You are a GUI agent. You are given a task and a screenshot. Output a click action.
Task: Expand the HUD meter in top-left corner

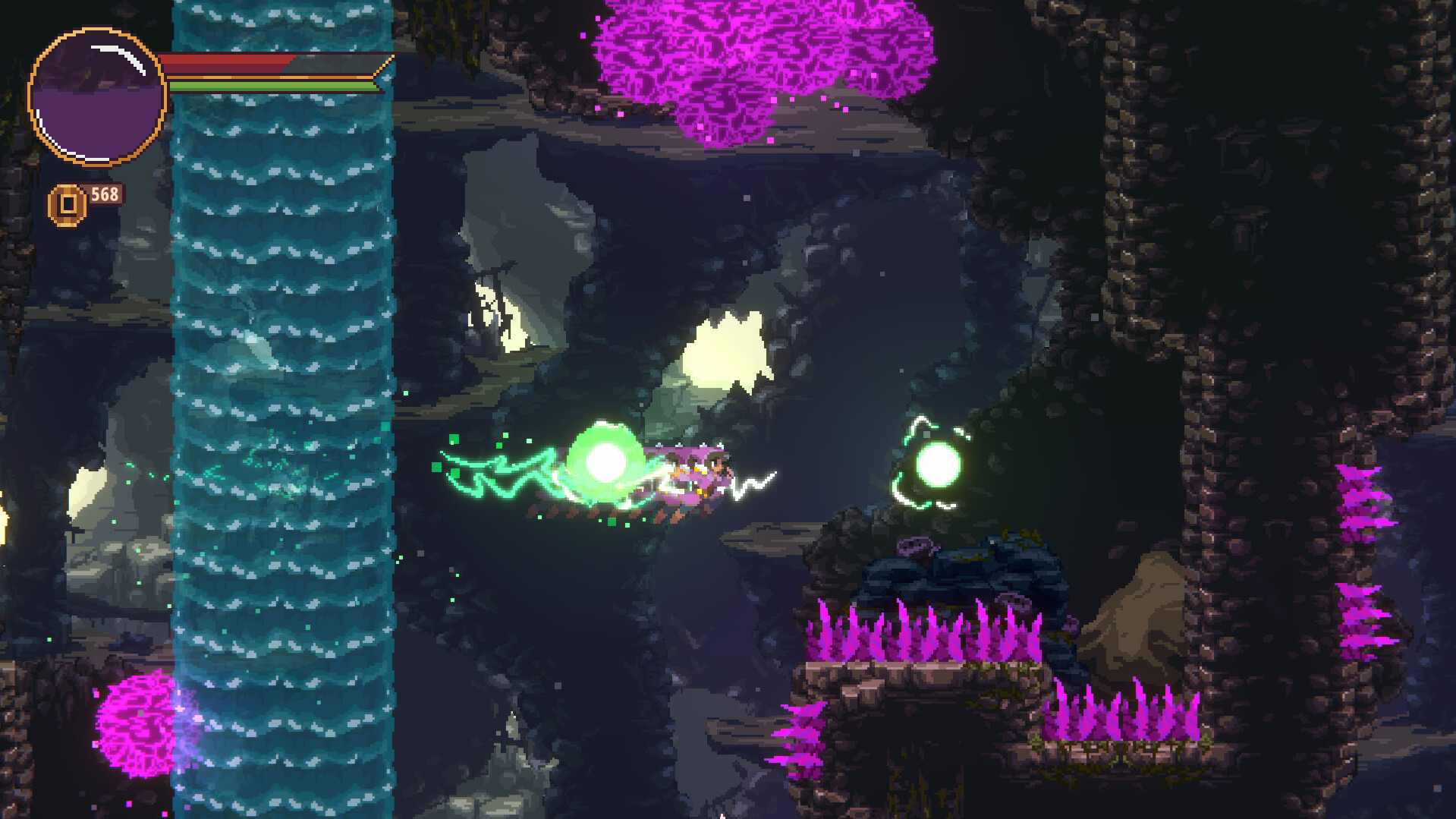[x=94, y=93]
